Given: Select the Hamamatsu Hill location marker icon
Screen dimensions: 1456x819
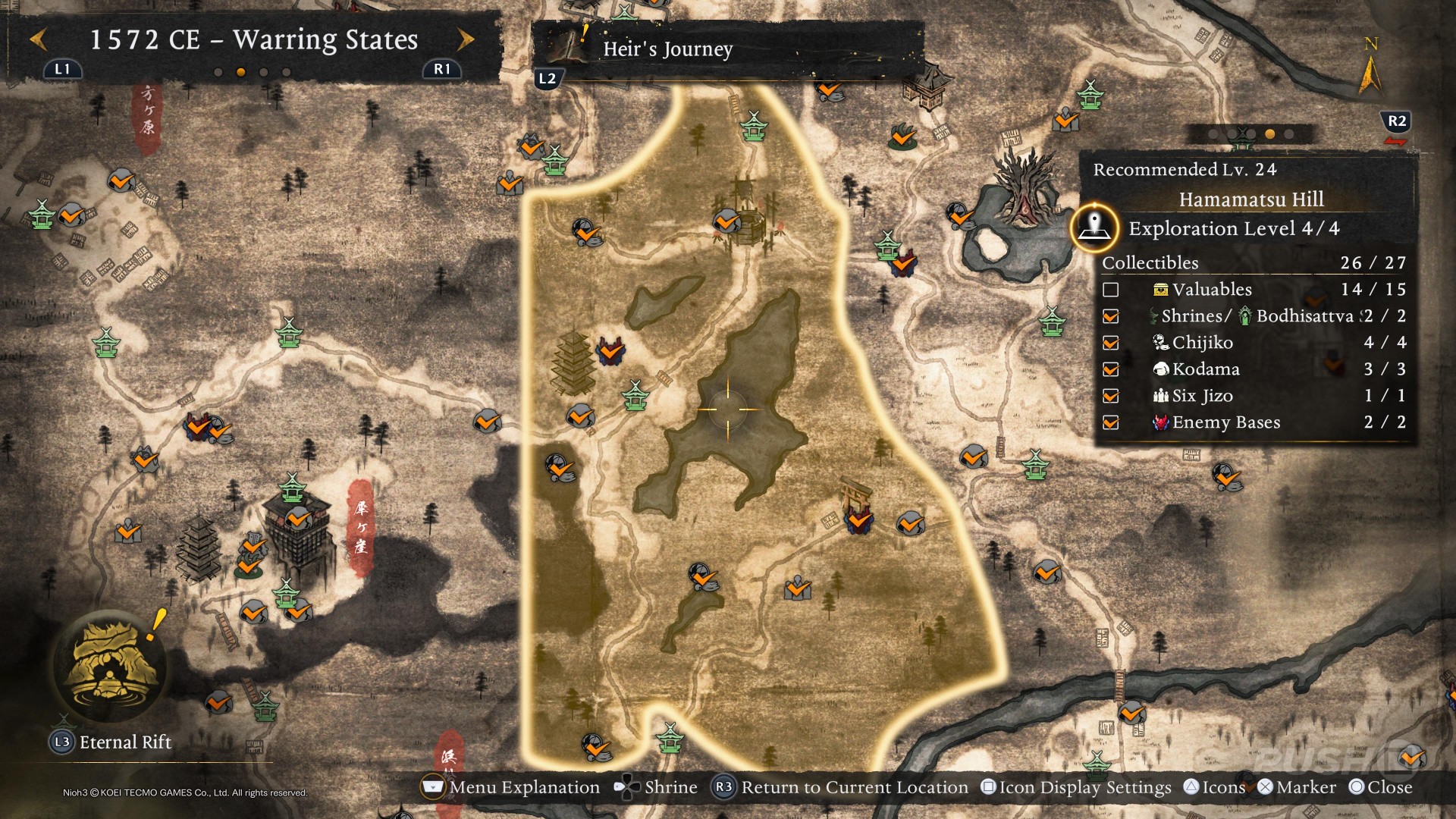Looking at the screenshot, I should (x=1094, y=226).
